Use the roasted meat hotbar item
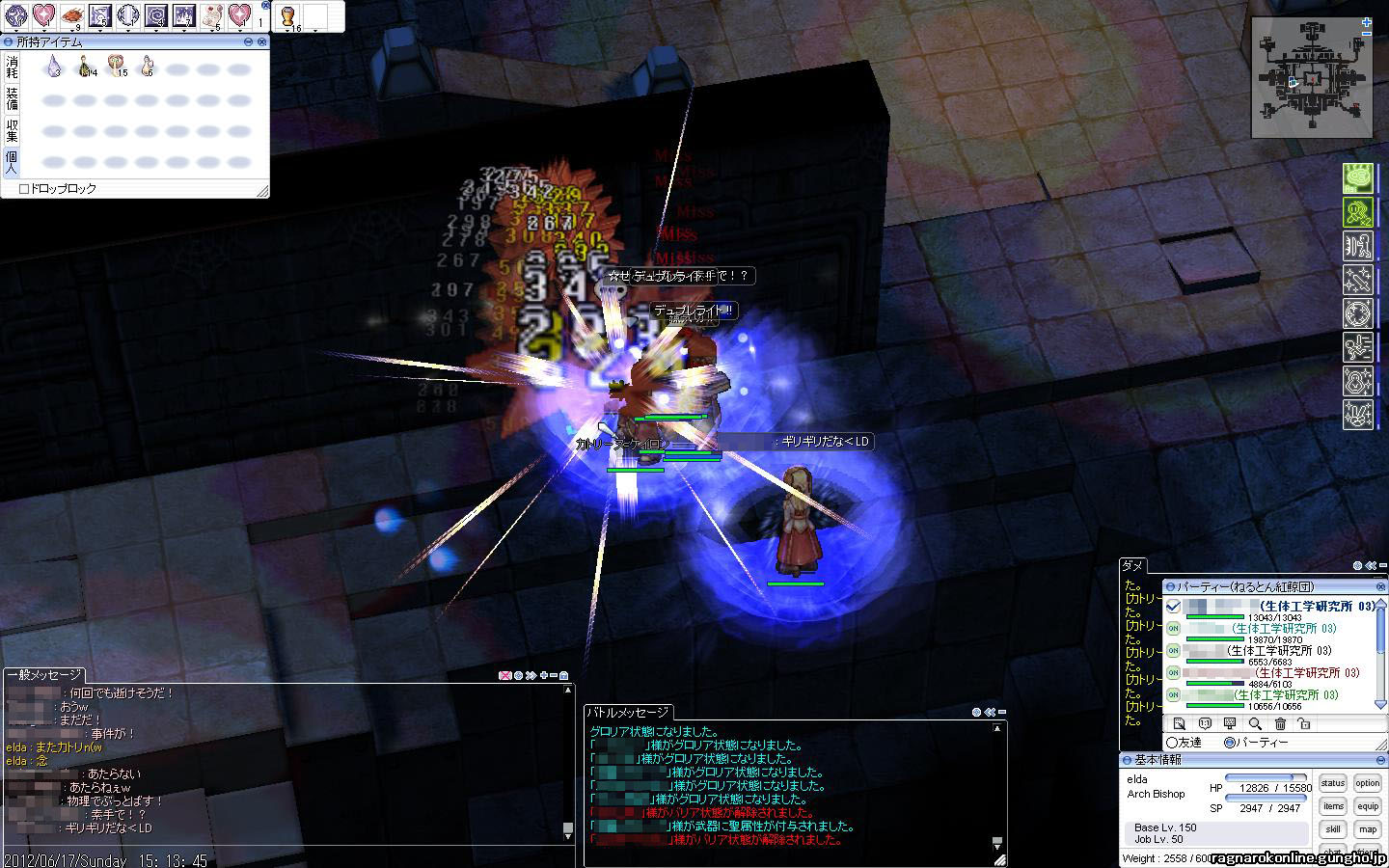The width and height of the screenshot is (1389, 868). [72, 15]
